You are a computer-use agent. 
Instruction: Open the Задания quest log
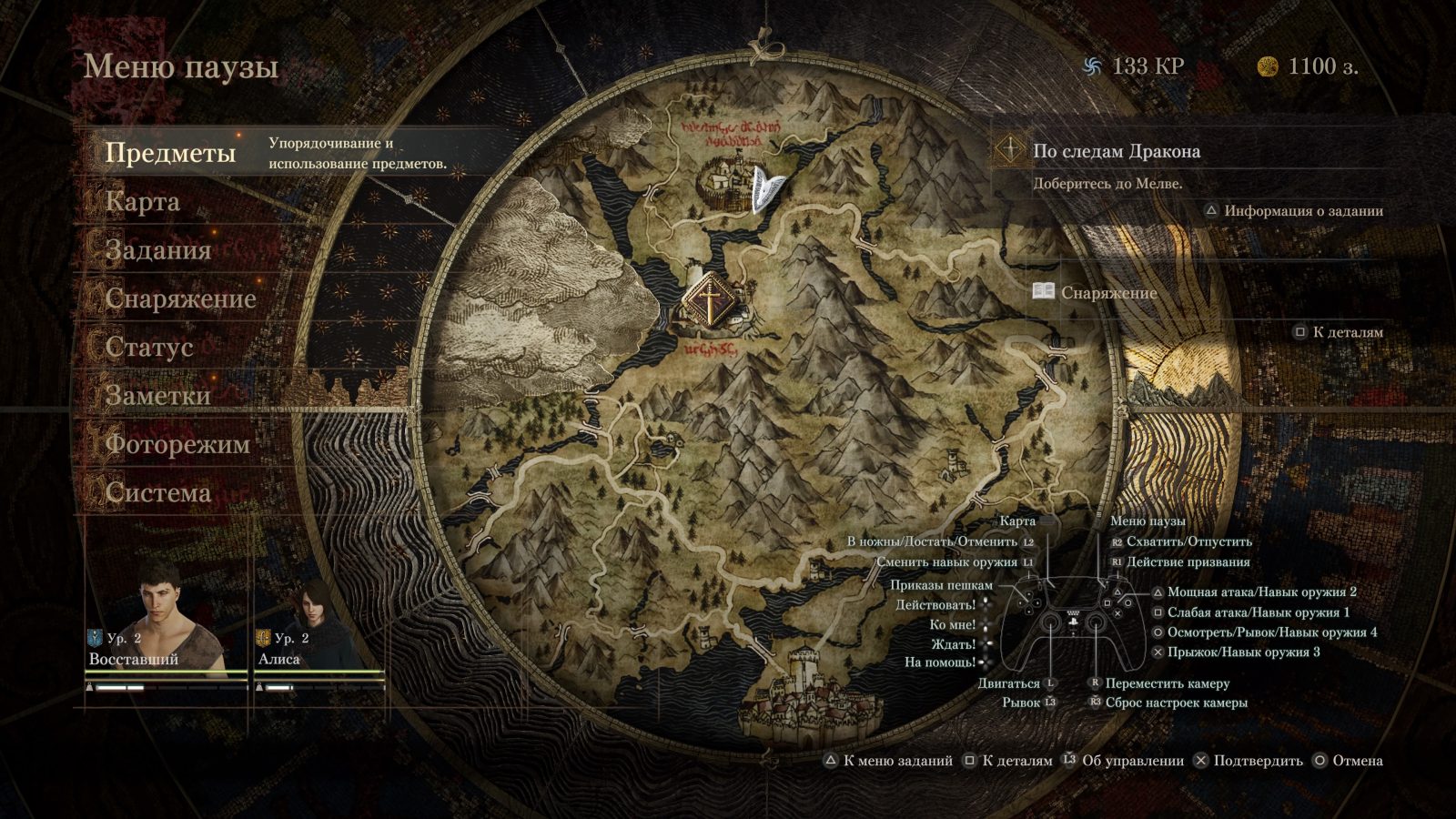(158, 250)
